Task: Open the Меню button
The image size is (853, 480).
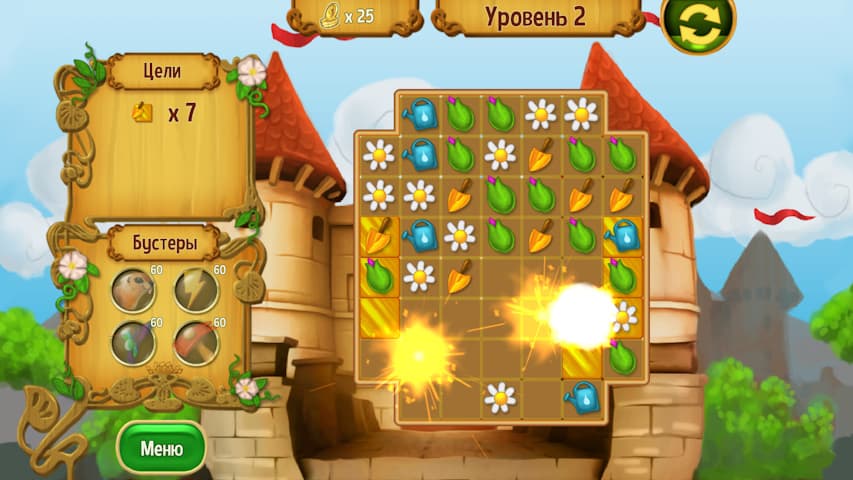Action: coord(161,447)
